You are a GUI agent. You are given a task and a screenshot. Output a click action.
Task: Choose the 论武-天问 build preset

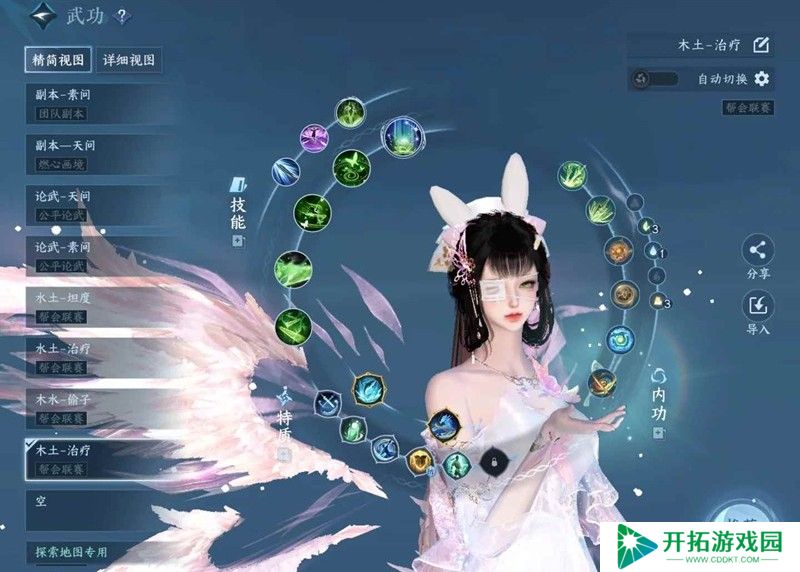tap(92, 204)
